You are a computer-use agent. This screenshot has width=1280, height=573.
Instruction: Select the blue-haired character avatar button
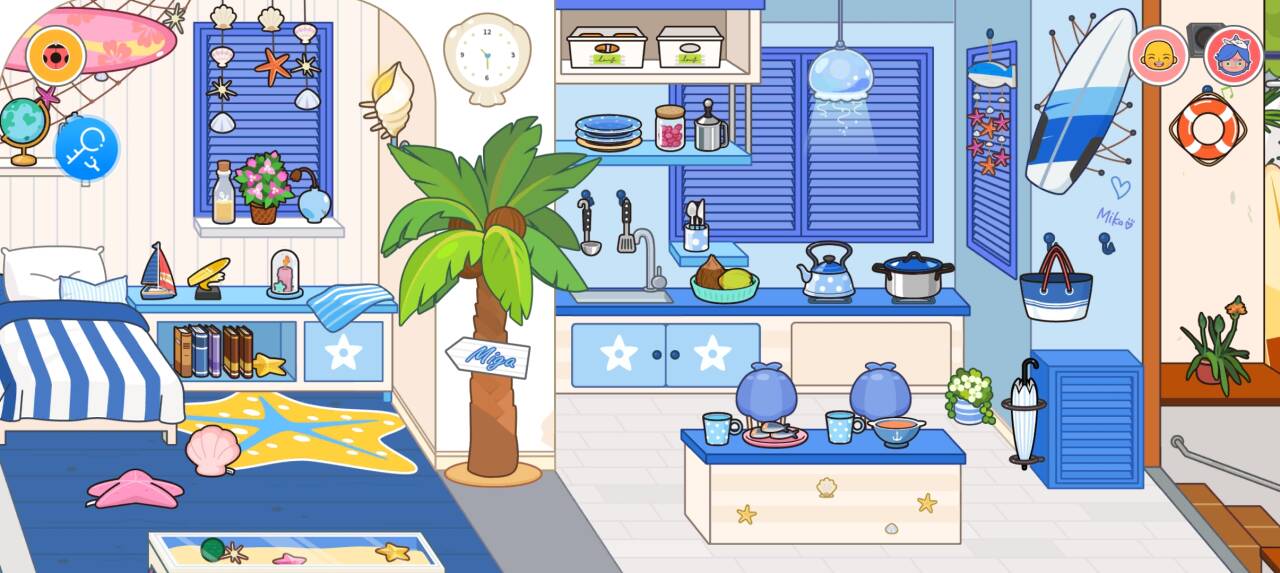coord(1233,55)
